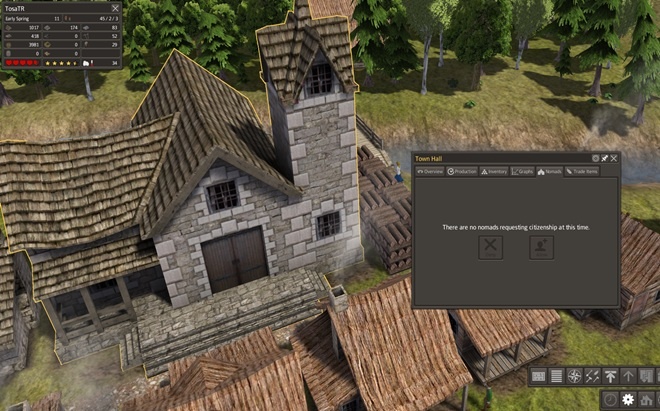Screen dimensions: 660x411
Task: Allow nomads with the add-person button
Action: 541,248
